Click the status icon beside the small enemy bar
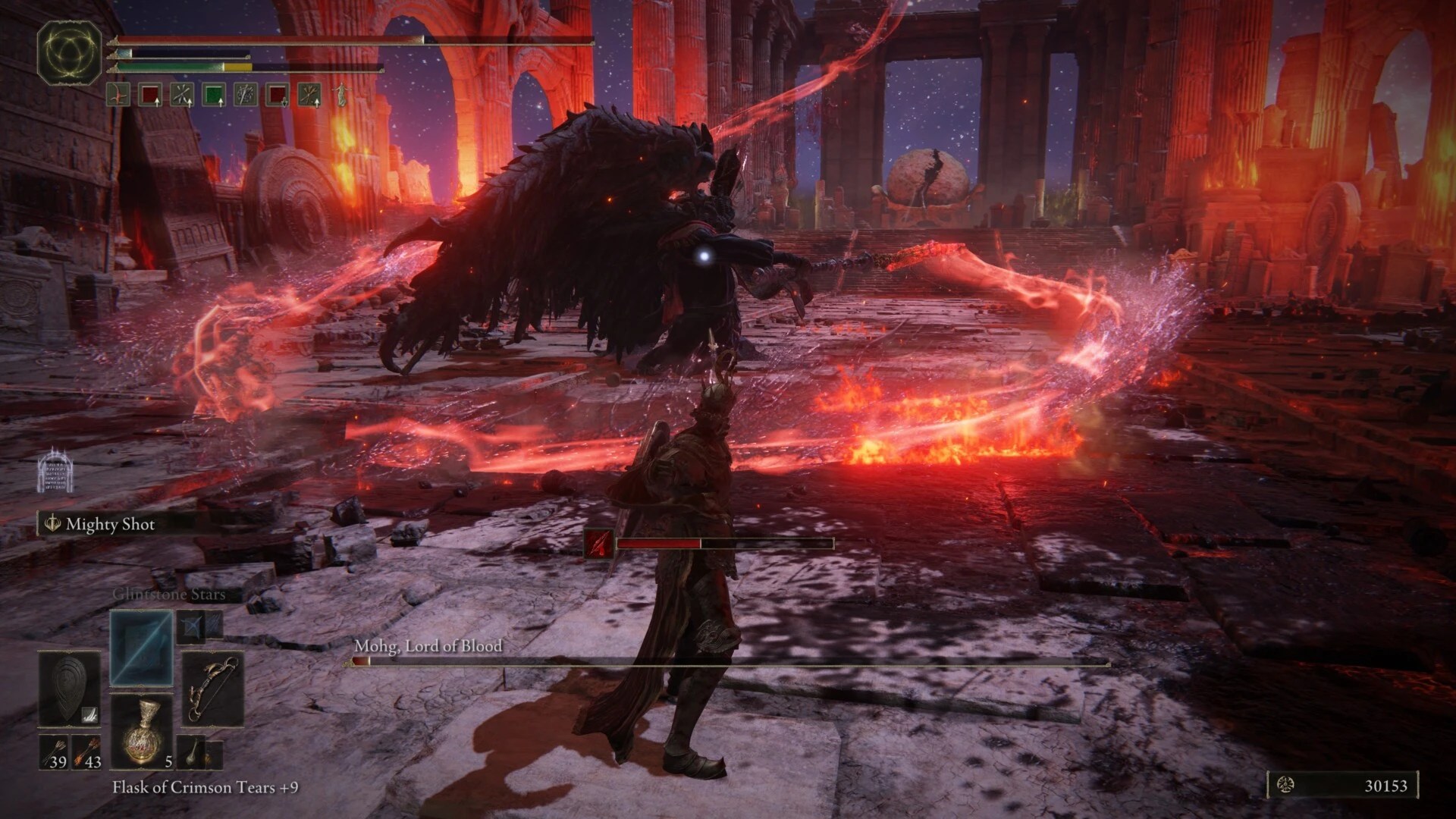1456x819 pixels. tap(598, 544)
